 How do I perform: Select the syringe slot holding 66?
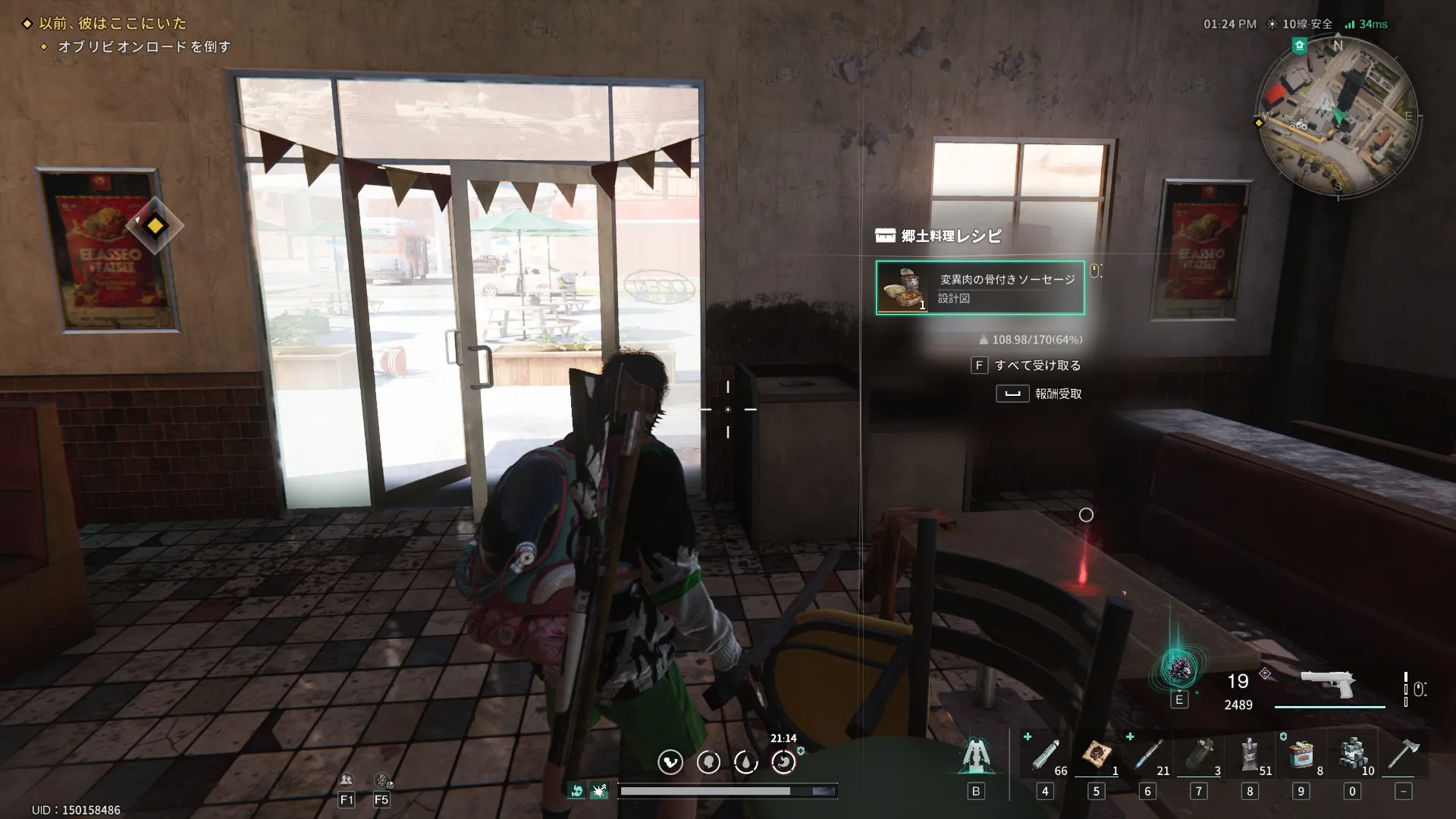tap(1046, 755)
